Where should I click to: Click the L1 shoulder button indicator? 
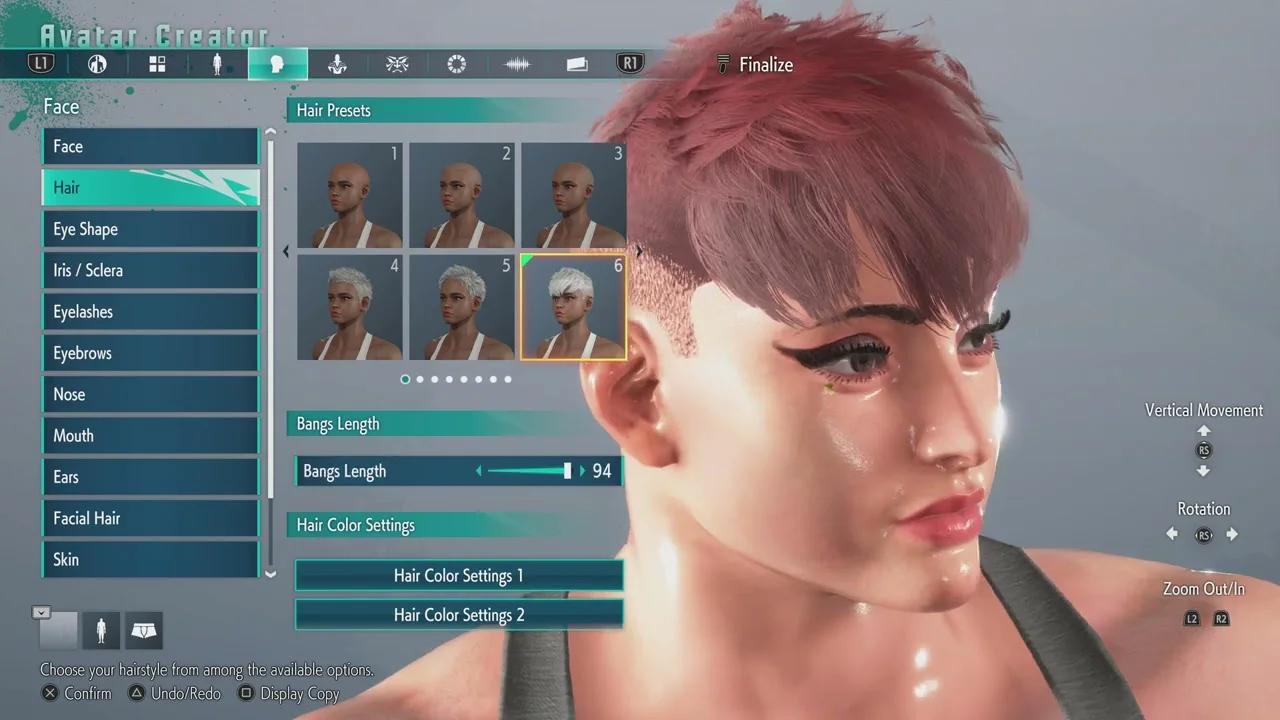(x=40, y=63)
